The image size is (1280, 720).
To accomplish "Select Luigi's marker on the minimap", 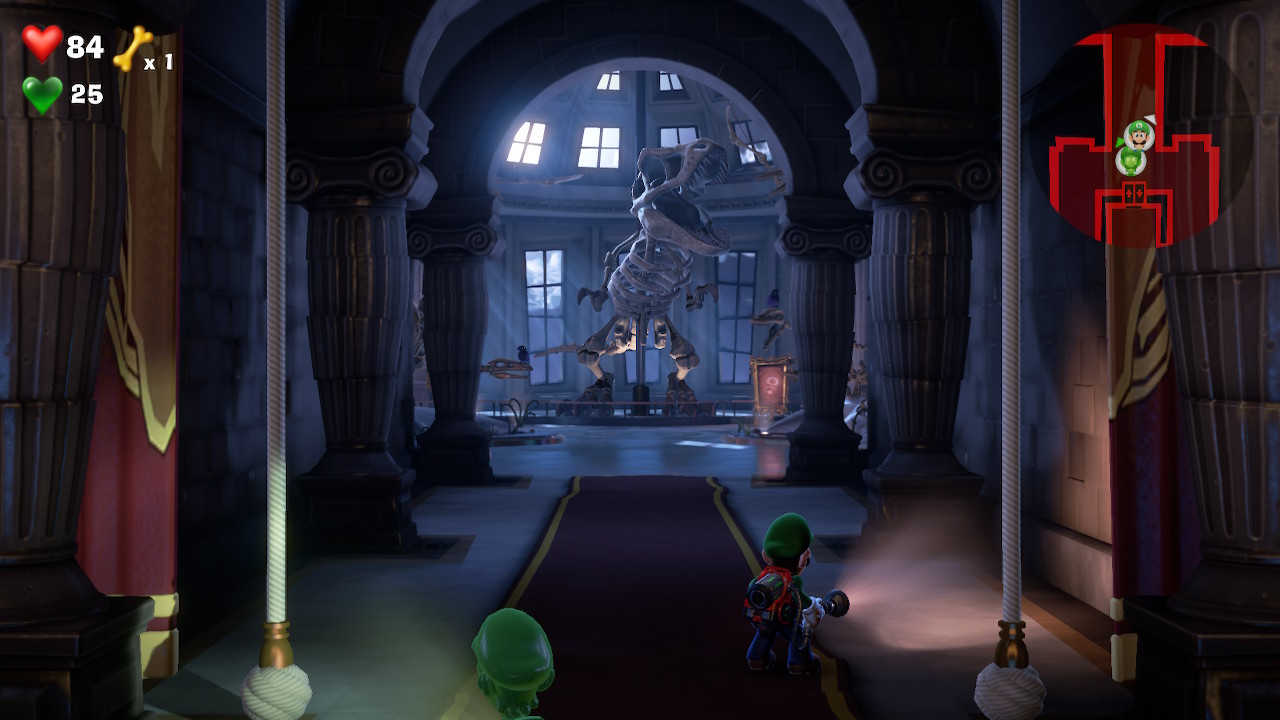I will [1138, 134].
